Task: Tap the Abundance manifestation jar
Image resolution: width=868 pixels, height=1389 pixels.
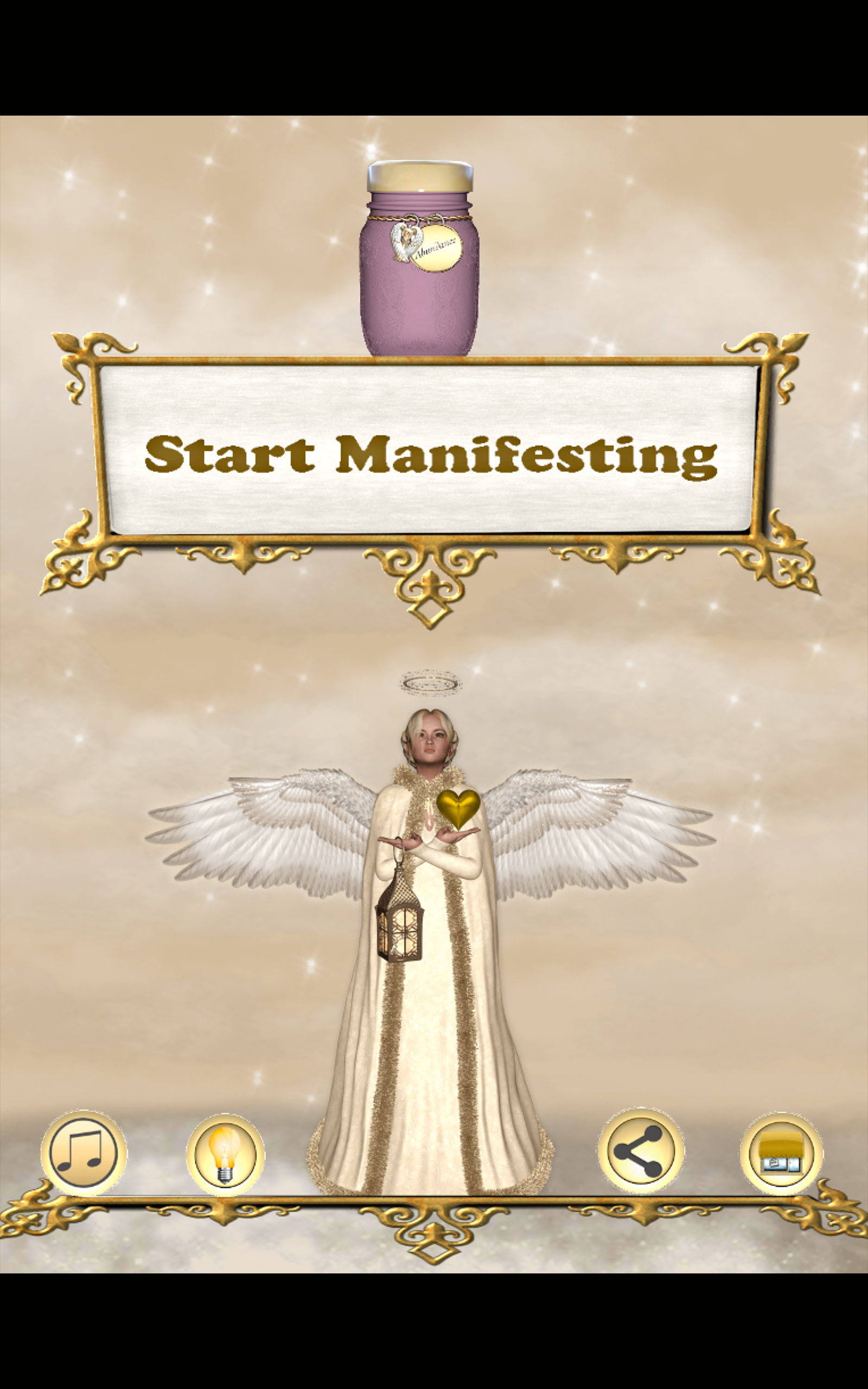Action: click(x=419, y=264)
